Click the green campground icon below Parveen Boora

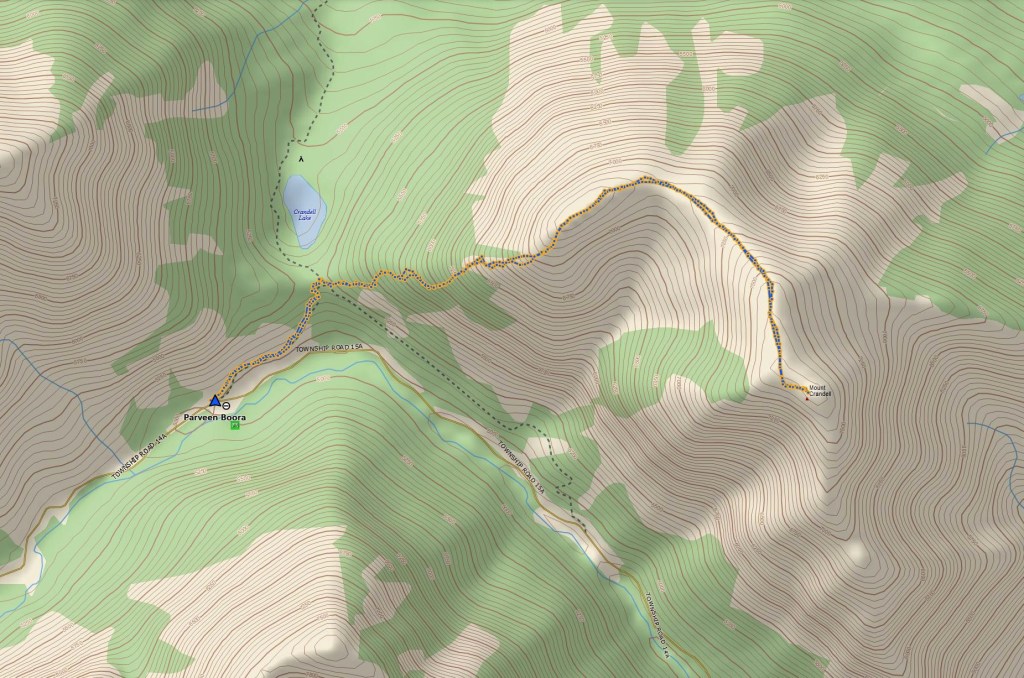click(x=235, y=426)
